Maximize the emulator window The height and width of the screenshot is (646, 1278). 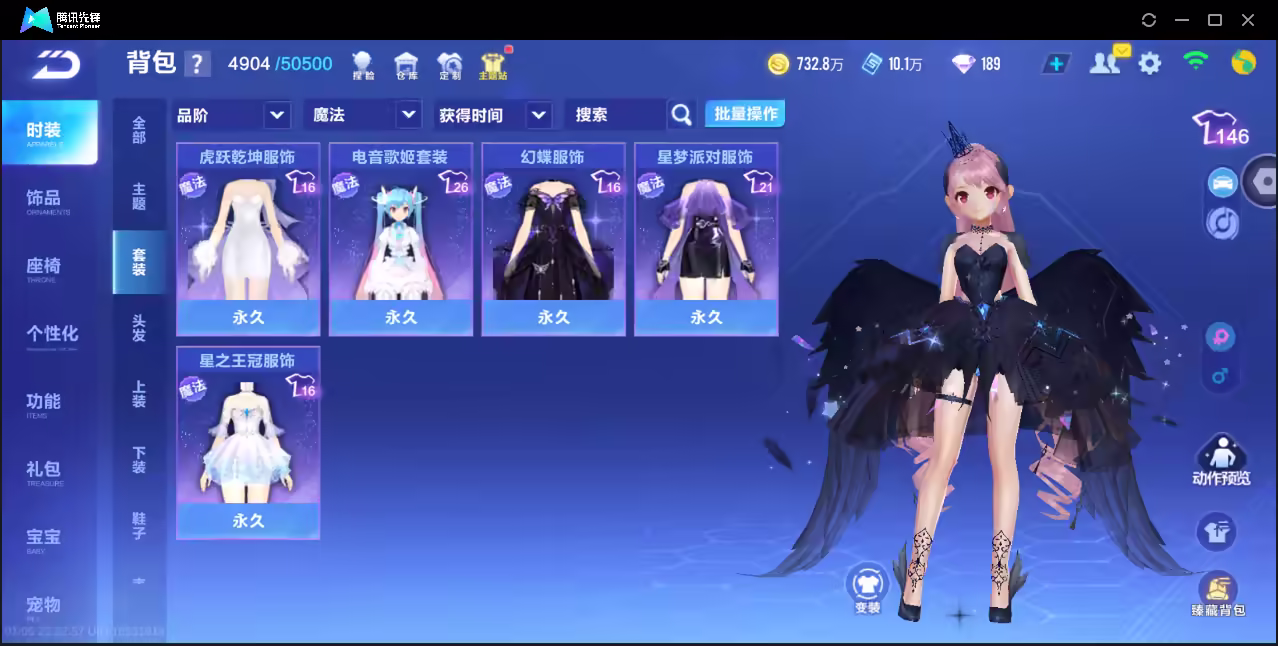(x=1215, y=20)
